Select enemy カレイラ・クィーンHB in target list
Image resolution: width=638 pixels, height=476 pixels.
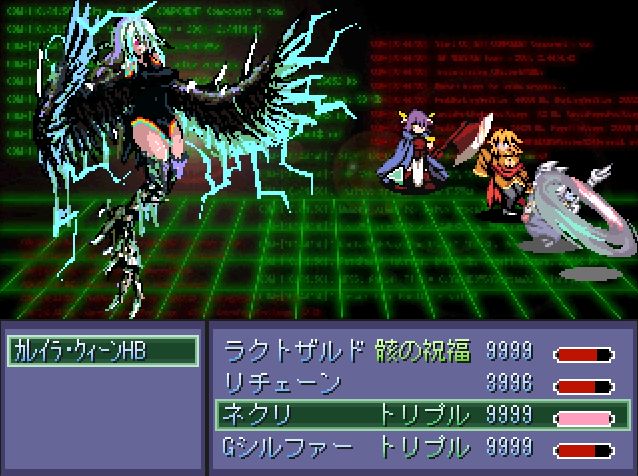pos(102,351)
